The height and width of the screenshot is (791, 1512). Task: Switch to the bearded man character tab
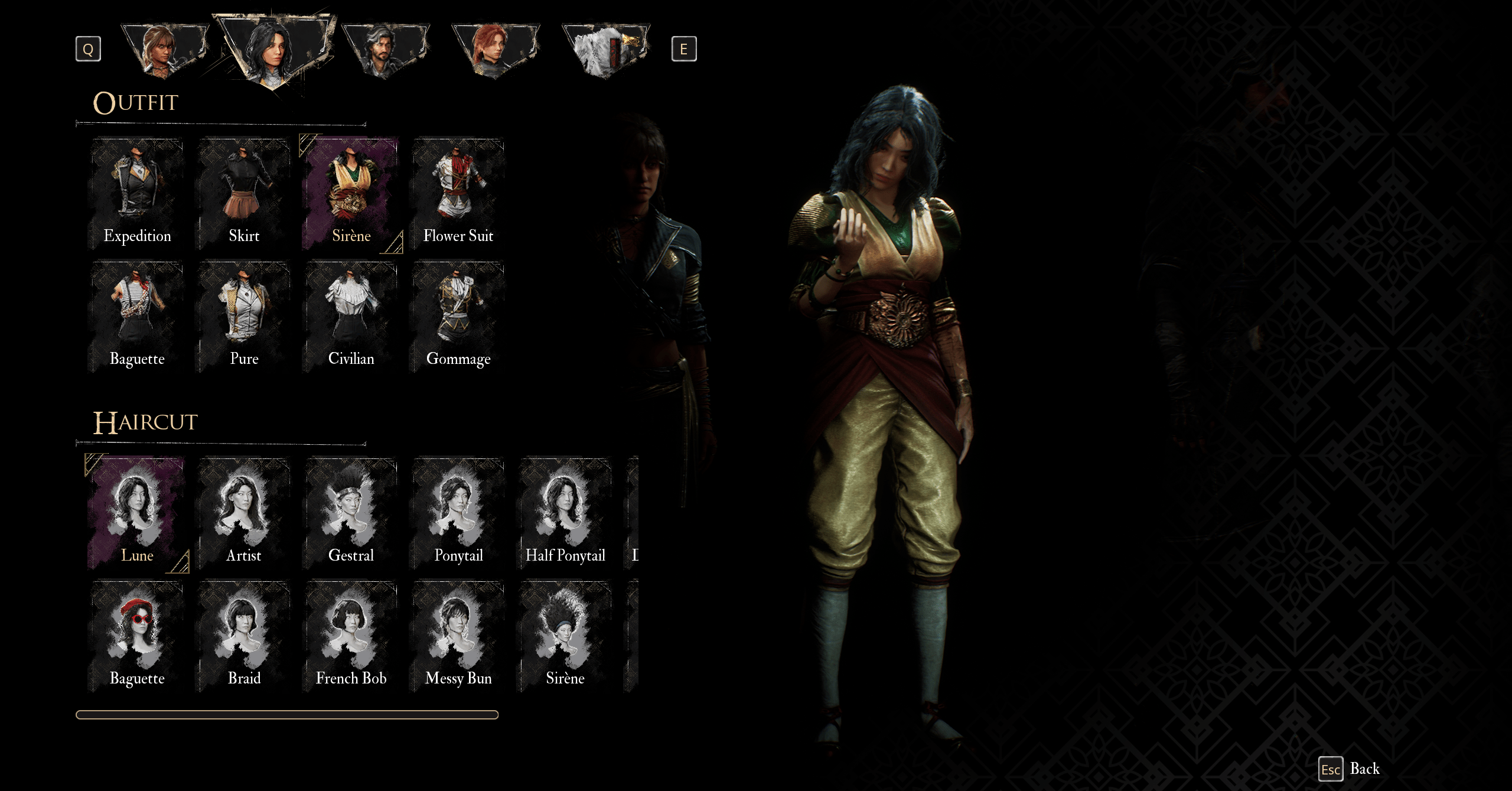[x=385, y=50]
